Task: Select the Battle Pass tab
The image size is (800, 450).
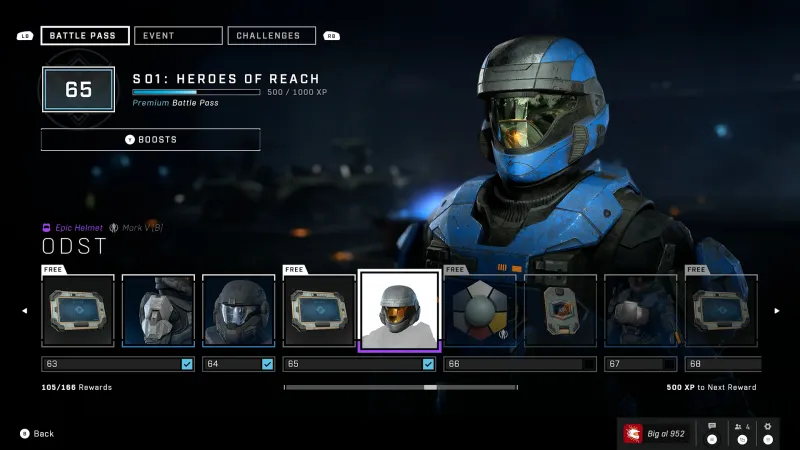Action: coord(85,36)
